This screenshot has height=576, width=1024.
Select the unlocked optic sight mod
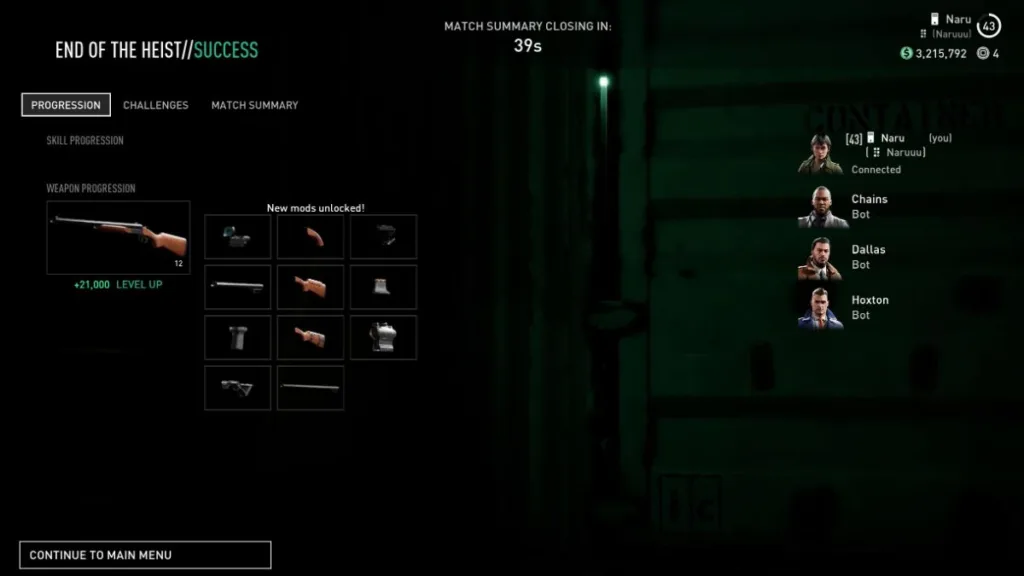[x=237, y=237]
